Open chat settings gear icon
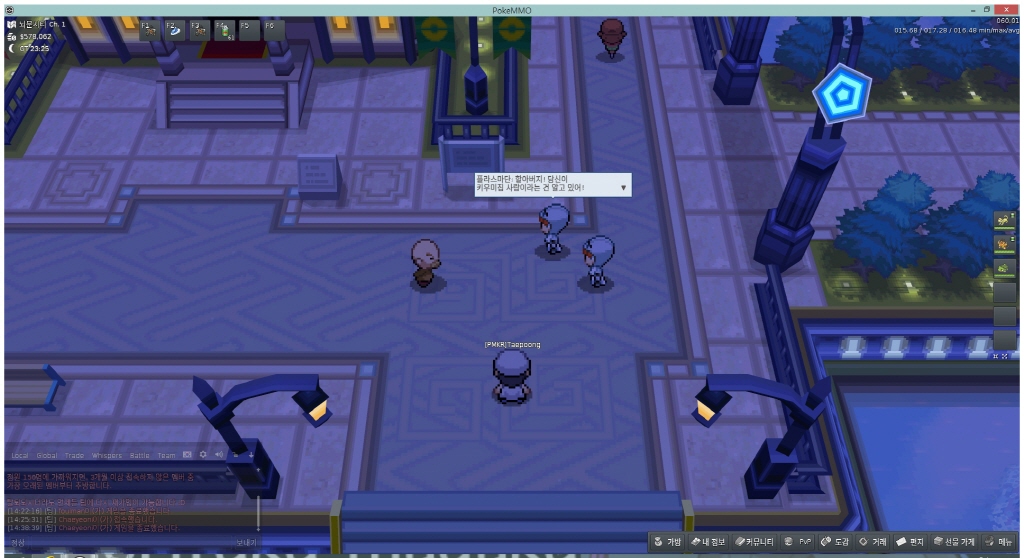The height and width of the screenshot is (558, 1024). 203,455
